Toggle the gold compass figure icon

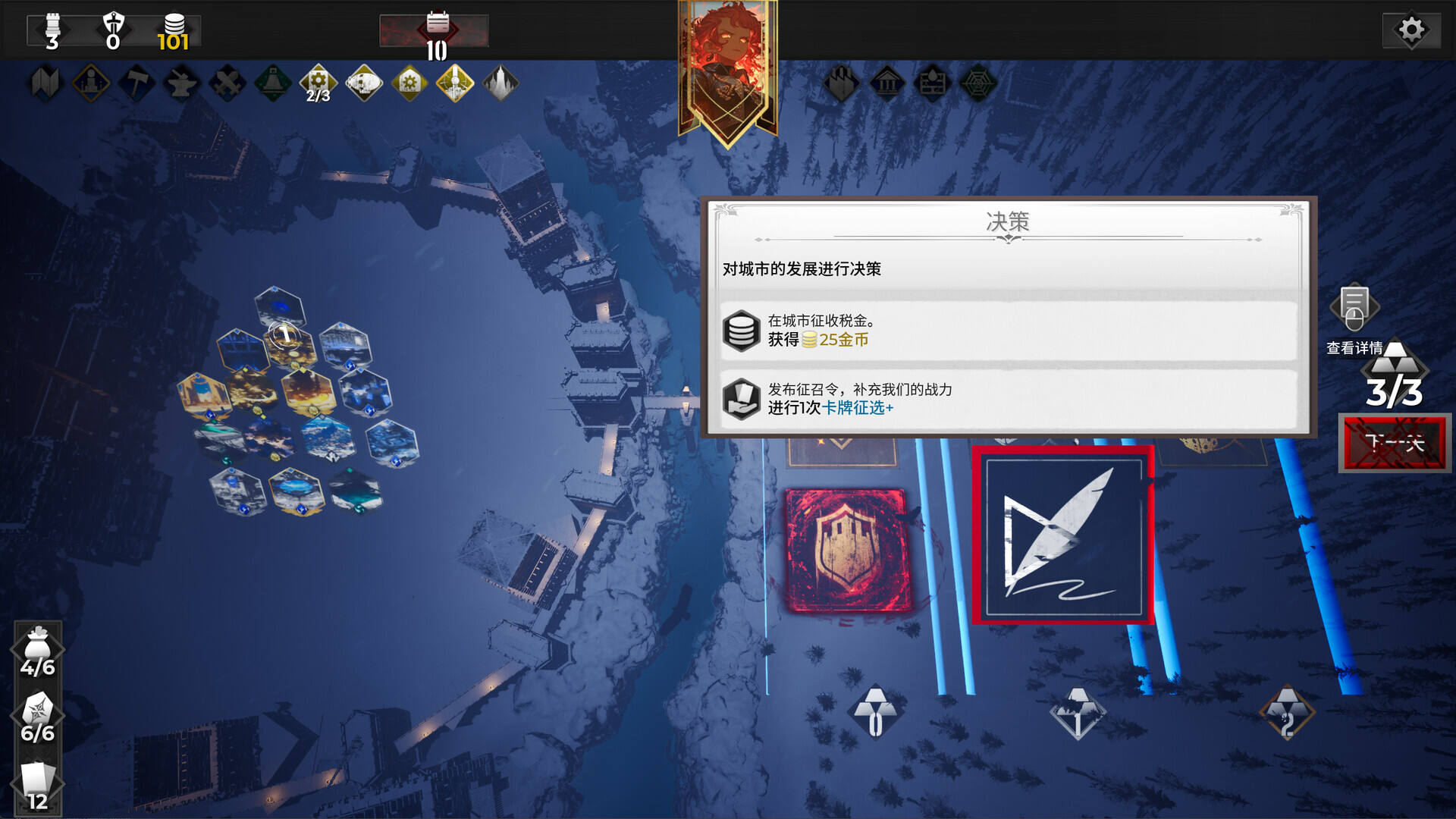tap(453, 83)
